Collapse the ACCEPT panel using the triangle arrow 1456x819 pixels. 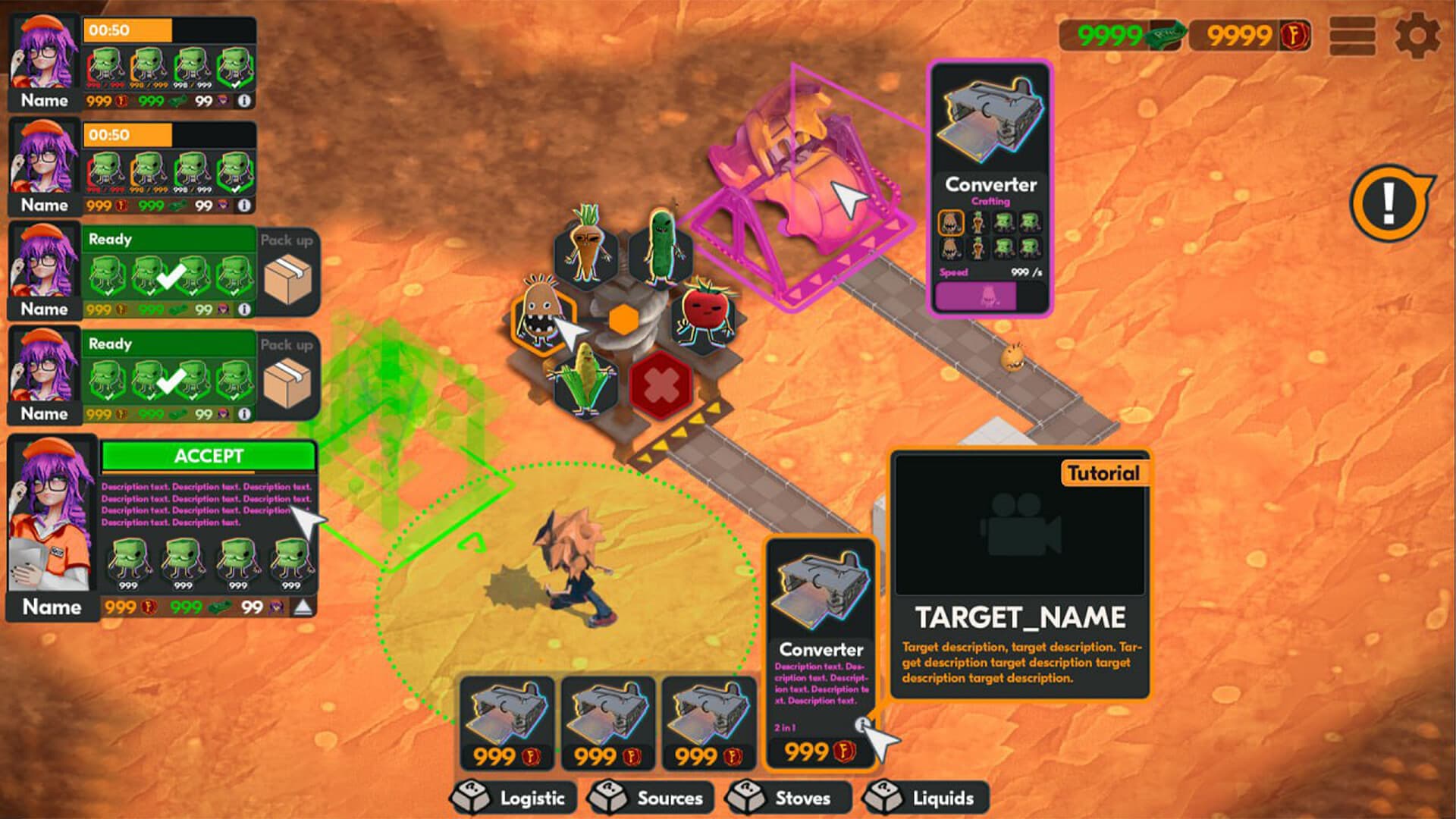coord(303,607)
